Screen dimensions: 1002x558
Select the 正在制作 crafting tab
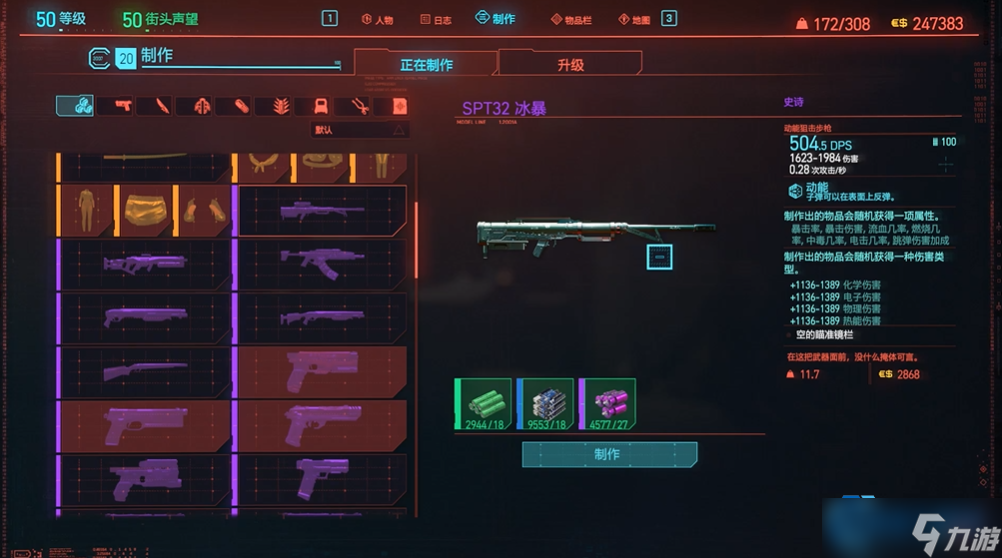(x=426, y=65)
